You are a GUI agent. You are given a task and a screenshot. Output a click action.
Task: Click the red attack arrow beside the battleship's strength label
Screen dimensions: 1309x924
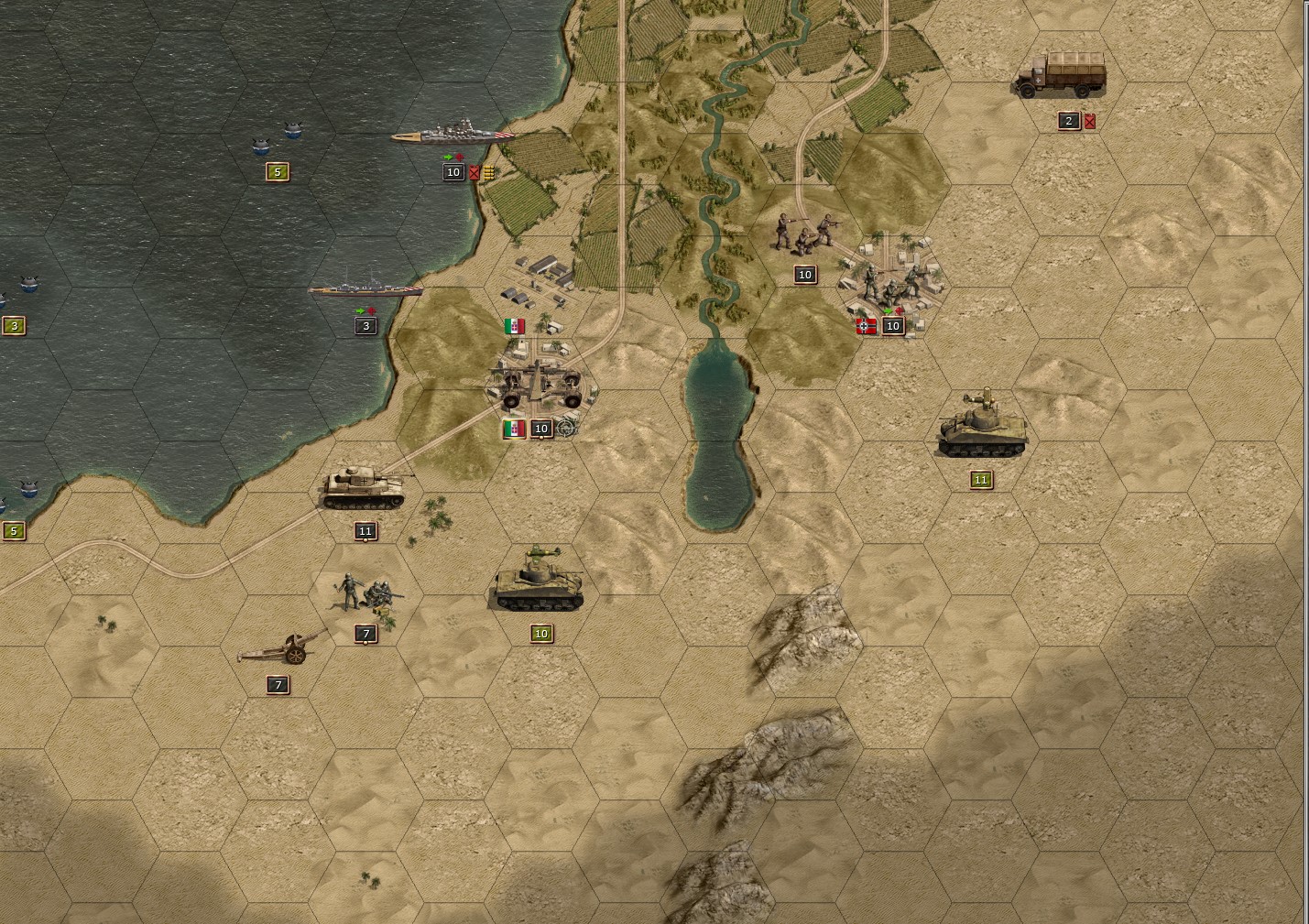tap(459, 157)
